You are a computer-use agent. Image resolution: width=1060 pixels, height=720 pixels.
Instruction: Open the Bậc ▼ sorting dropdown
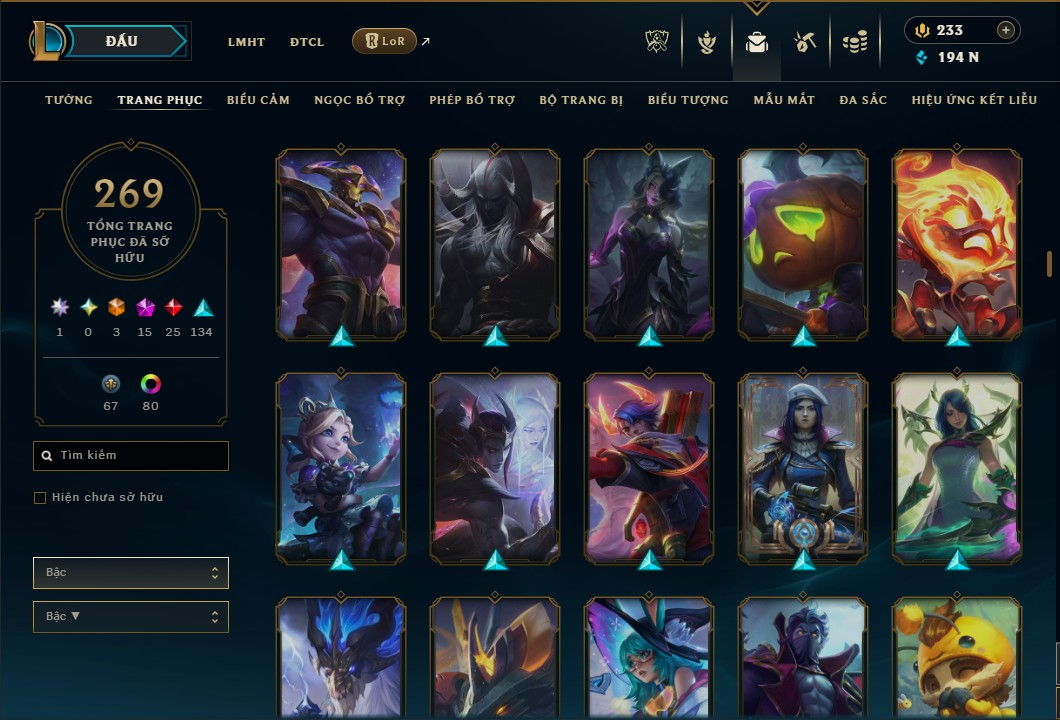(131, 616)
